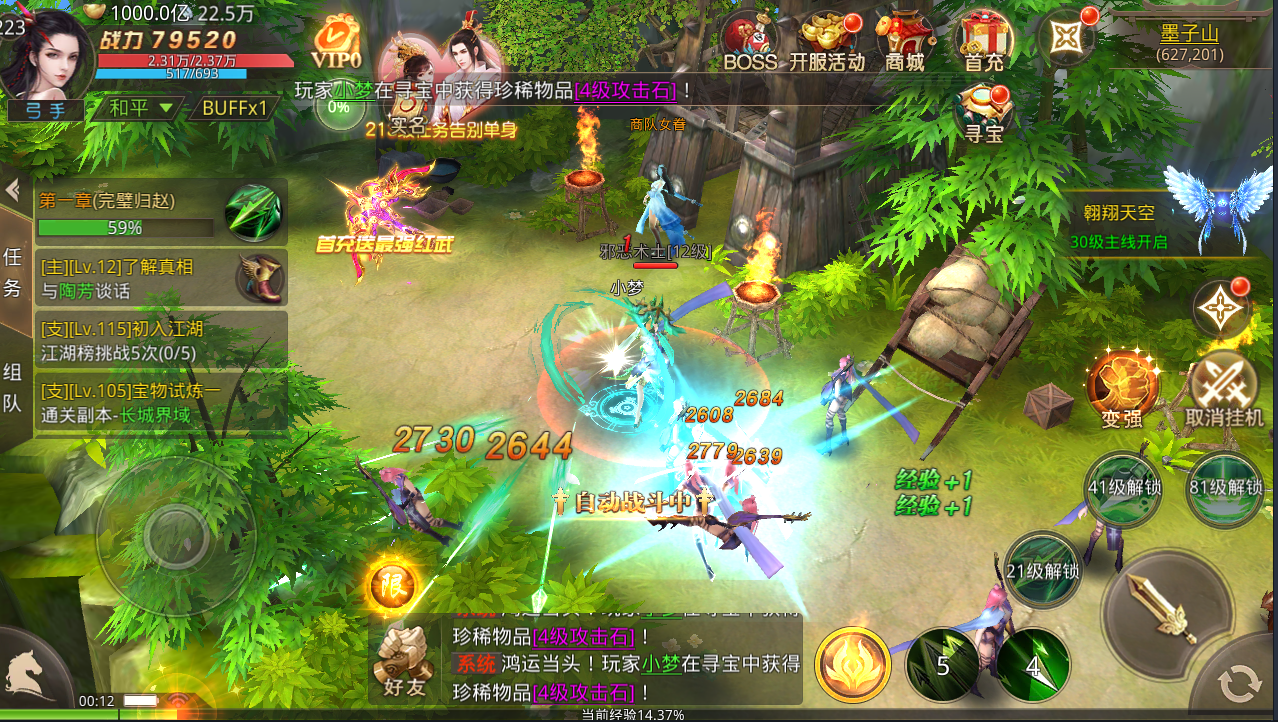1278x722 pixels.
Task: Open the 好友 friends panel
Action: (404, 662)
